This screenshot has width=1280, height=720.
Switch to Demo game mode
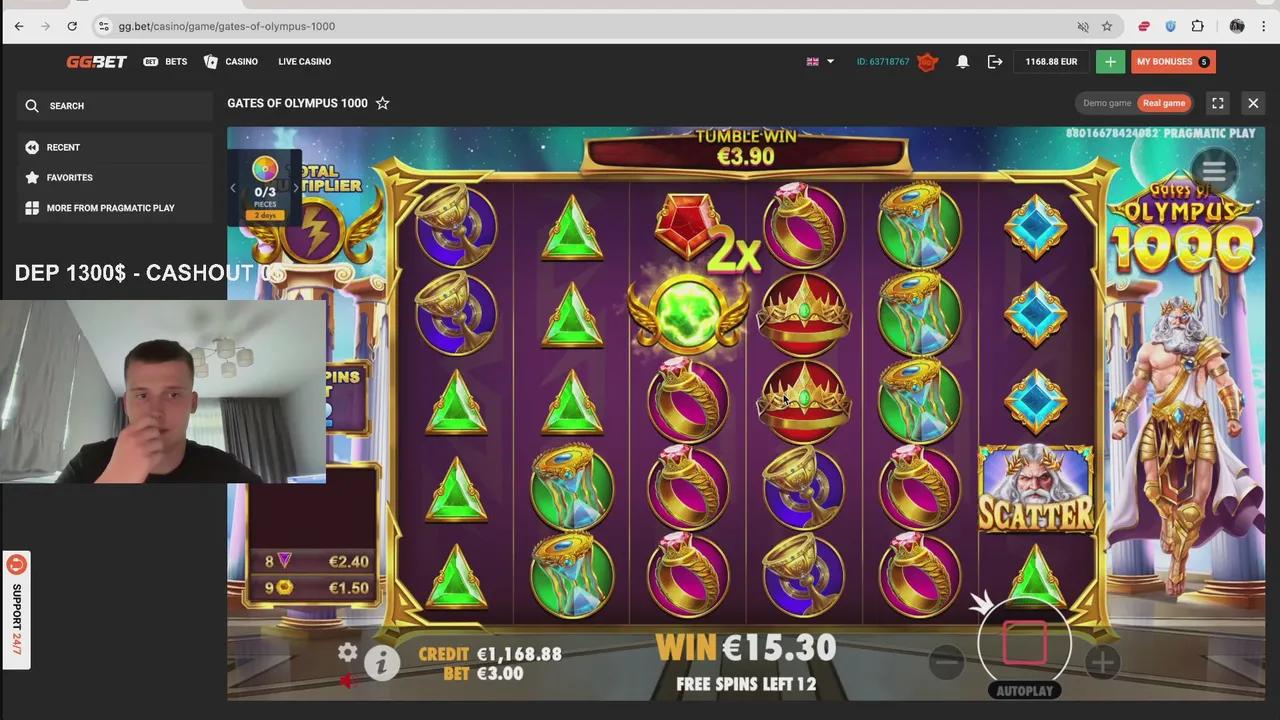pyautogui.click(x=1107, y=102)
